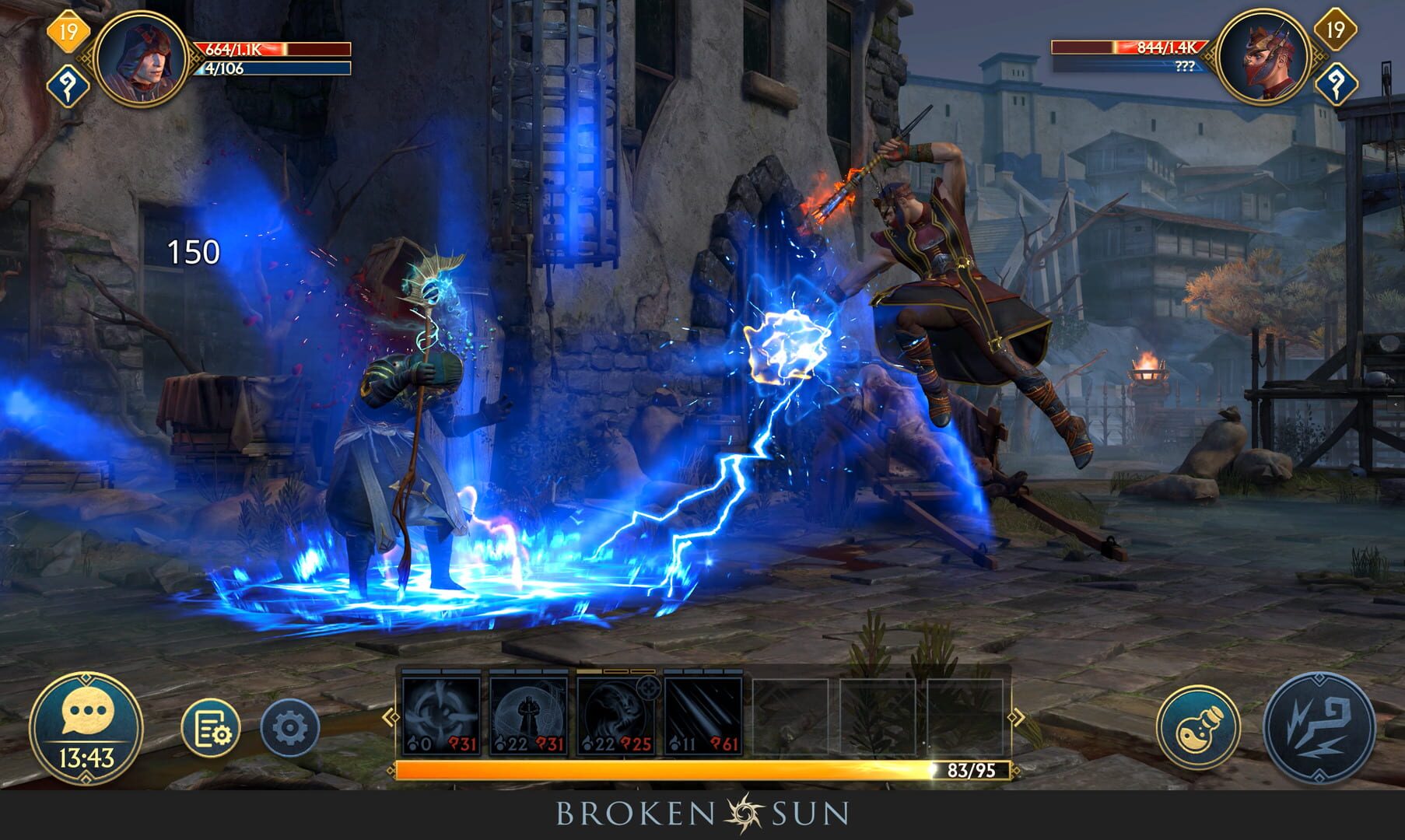Click the blue rune emblem below your portrait

[67, 81]
